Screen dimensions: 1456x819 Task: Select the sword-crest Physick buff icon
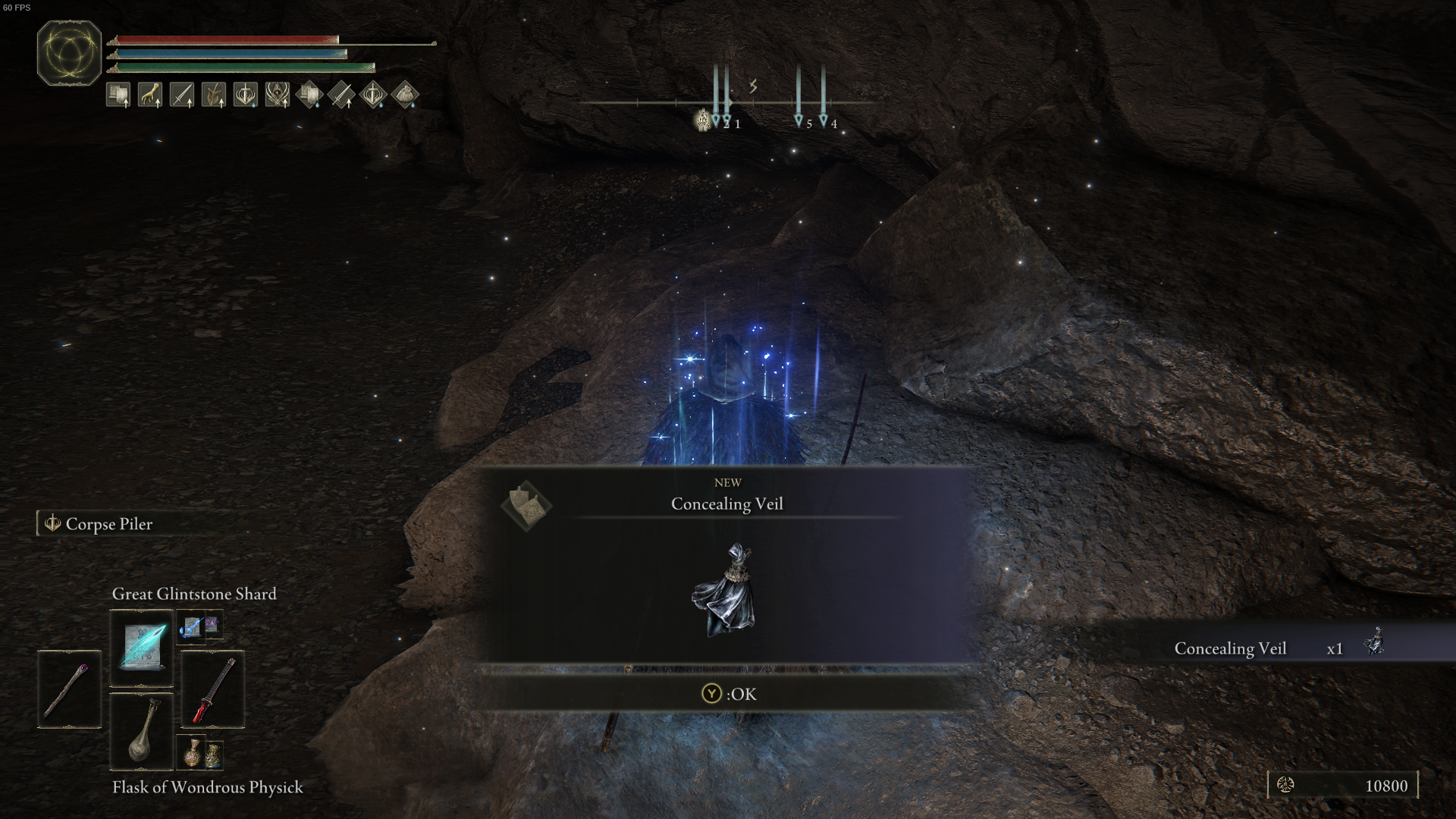244,94
